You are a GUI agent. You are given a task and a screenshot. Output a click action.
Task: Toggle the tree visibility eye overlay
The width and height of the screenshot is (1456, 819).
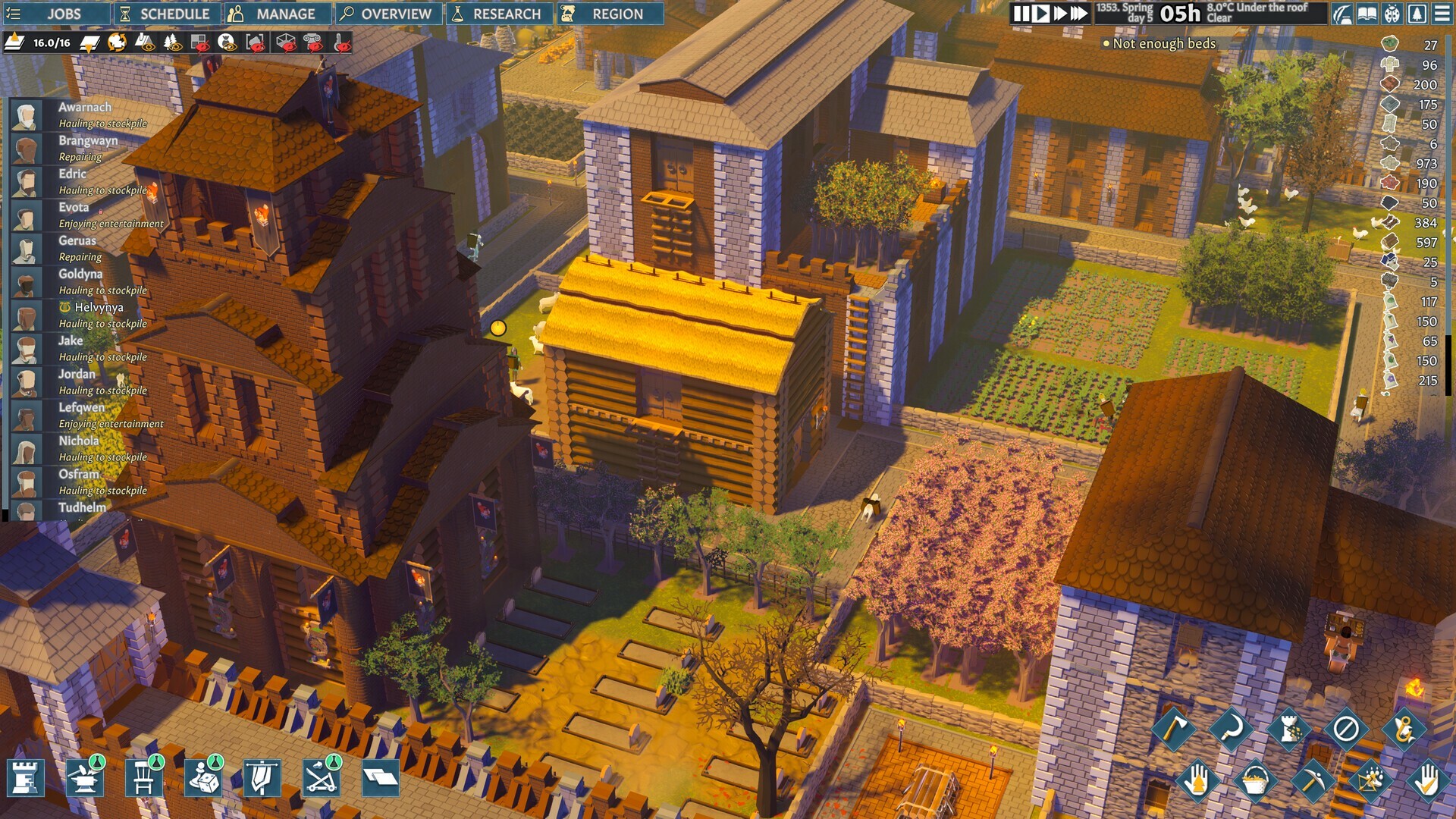tap(173, 43)
